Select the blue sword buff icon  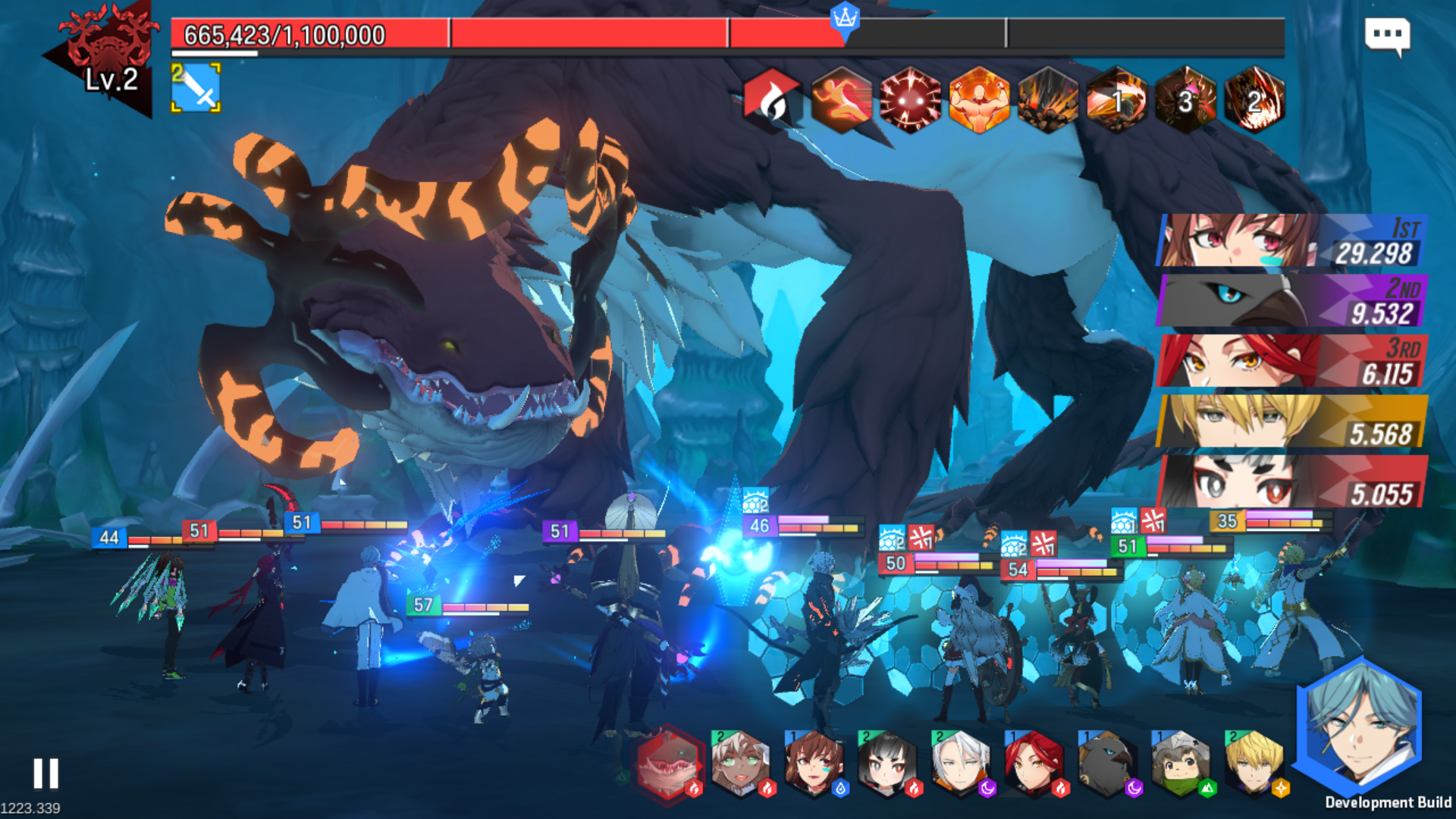pyautogui.click(x=196, y=88)
